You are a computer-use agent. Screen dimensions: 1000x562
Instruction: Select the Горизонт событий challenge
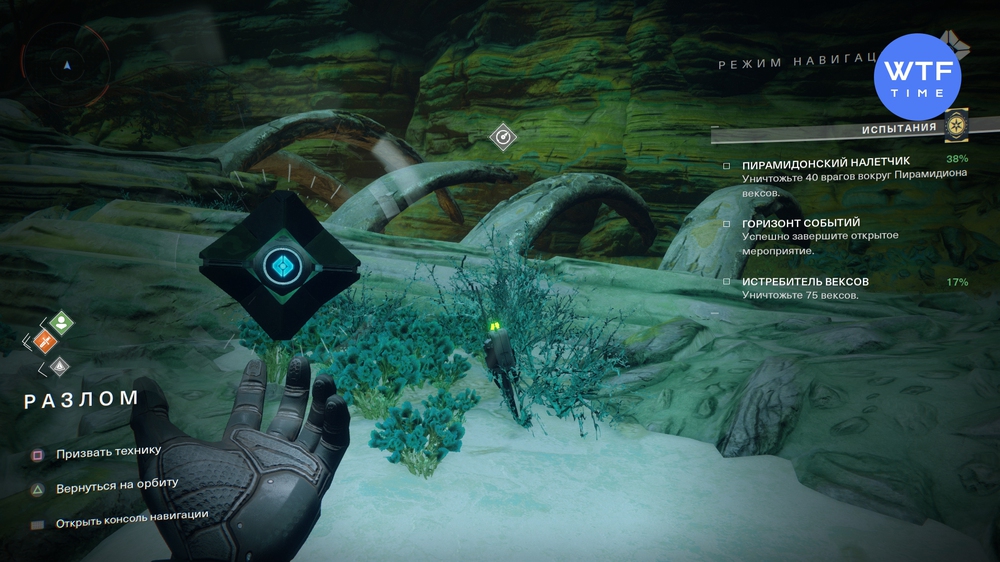coord(801,222)
